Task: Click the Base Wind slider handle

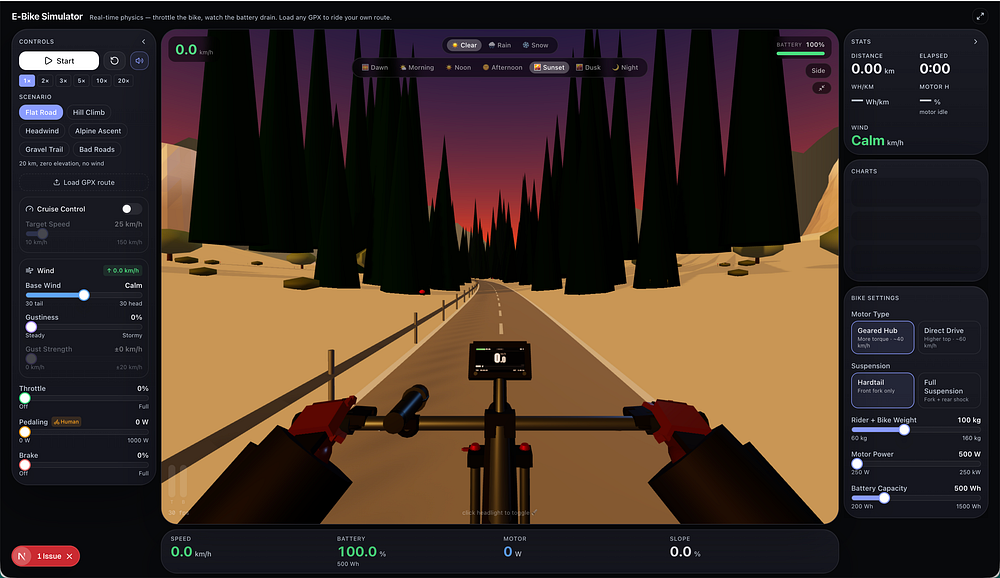Action: point(84,295)
